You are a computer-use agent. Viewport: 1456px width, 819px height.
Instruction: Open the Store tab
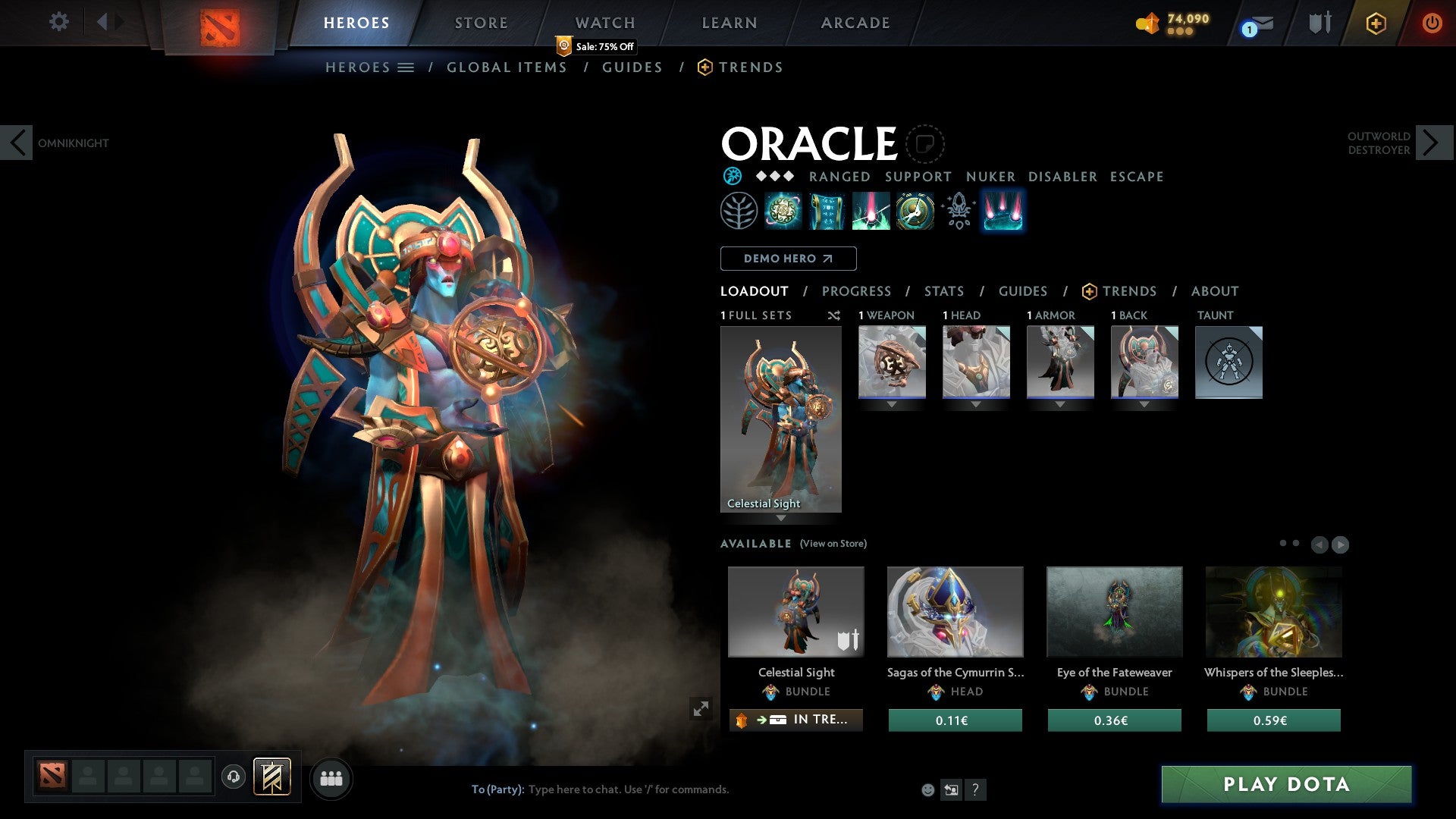tap(482, 23)
